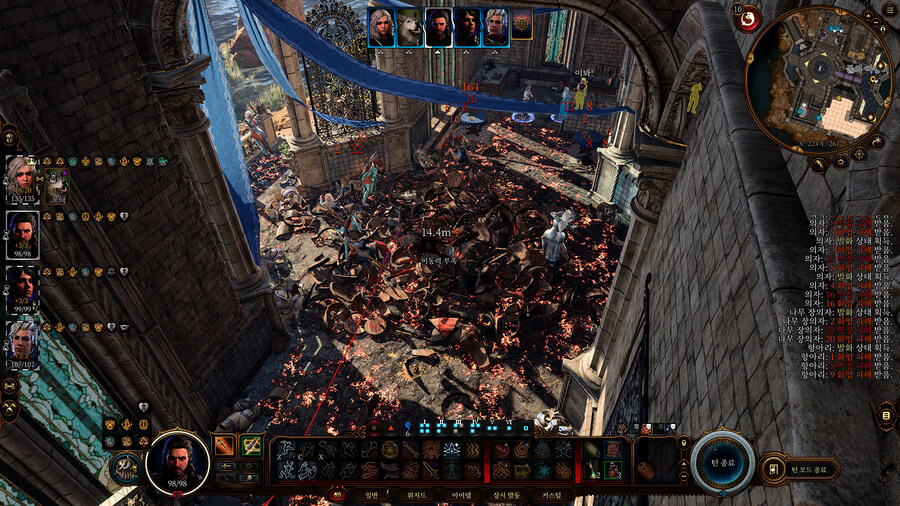
Task: Select the melee weapon set slot
Action: (224, 446)
